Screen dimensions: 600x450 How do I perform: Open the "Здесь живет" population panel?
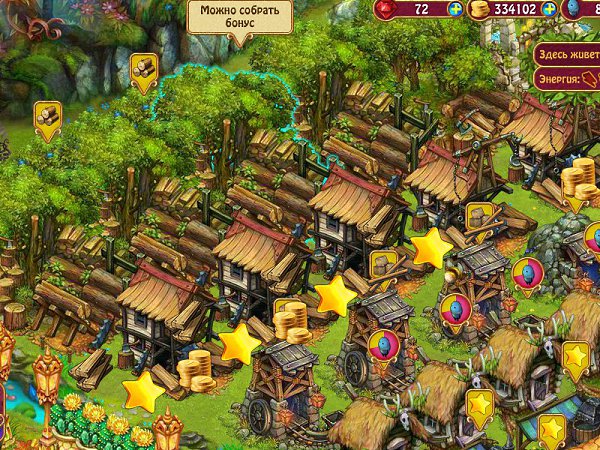click(x=567, y=53)
